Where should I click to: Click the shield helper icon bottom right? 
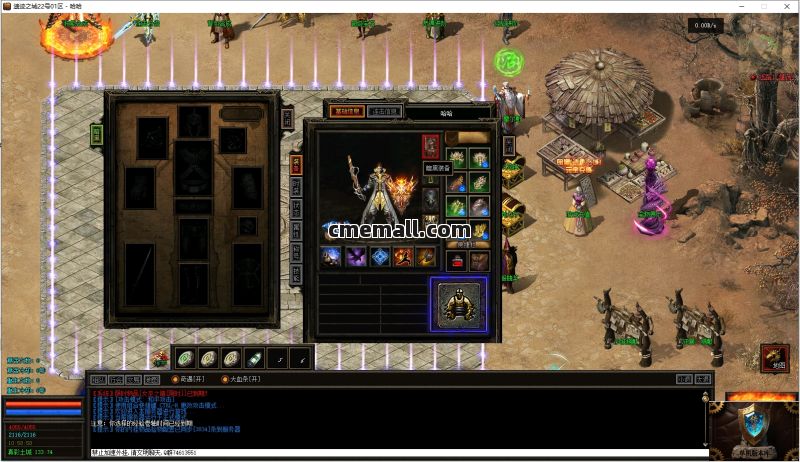[x=753, y=427]
